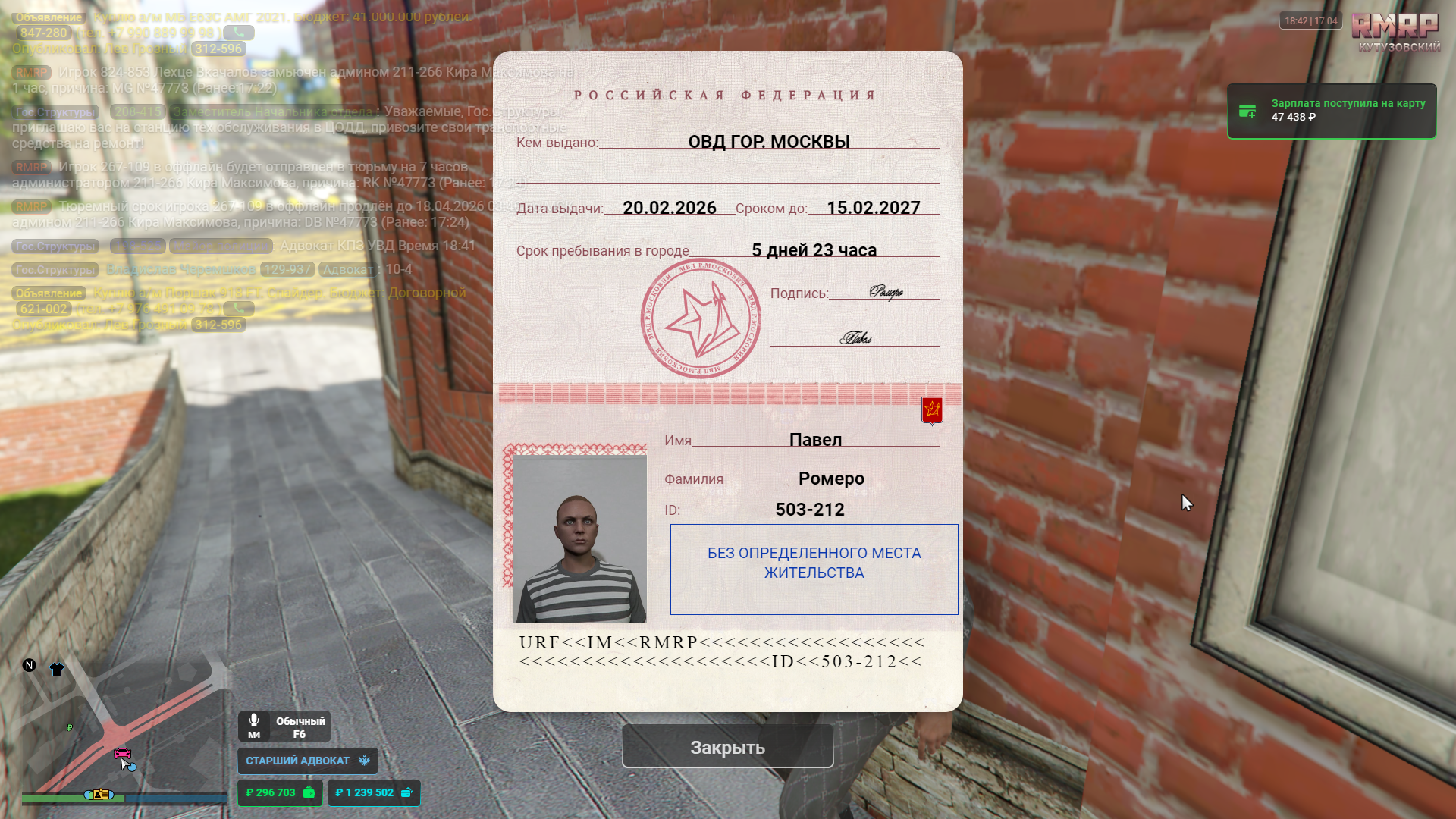Click the t-shirt shop marker on minimap
Image resolution: width=1456 pixels, height=819 pixels.
click(57, 669)
